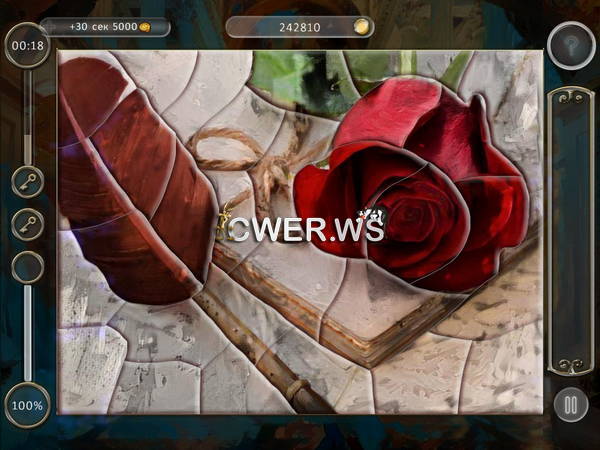Image resolution: width=600 pixels, height=450 pixels.
Task: Buy +30 seconds for 5000 coins
Action: [104, 27]
